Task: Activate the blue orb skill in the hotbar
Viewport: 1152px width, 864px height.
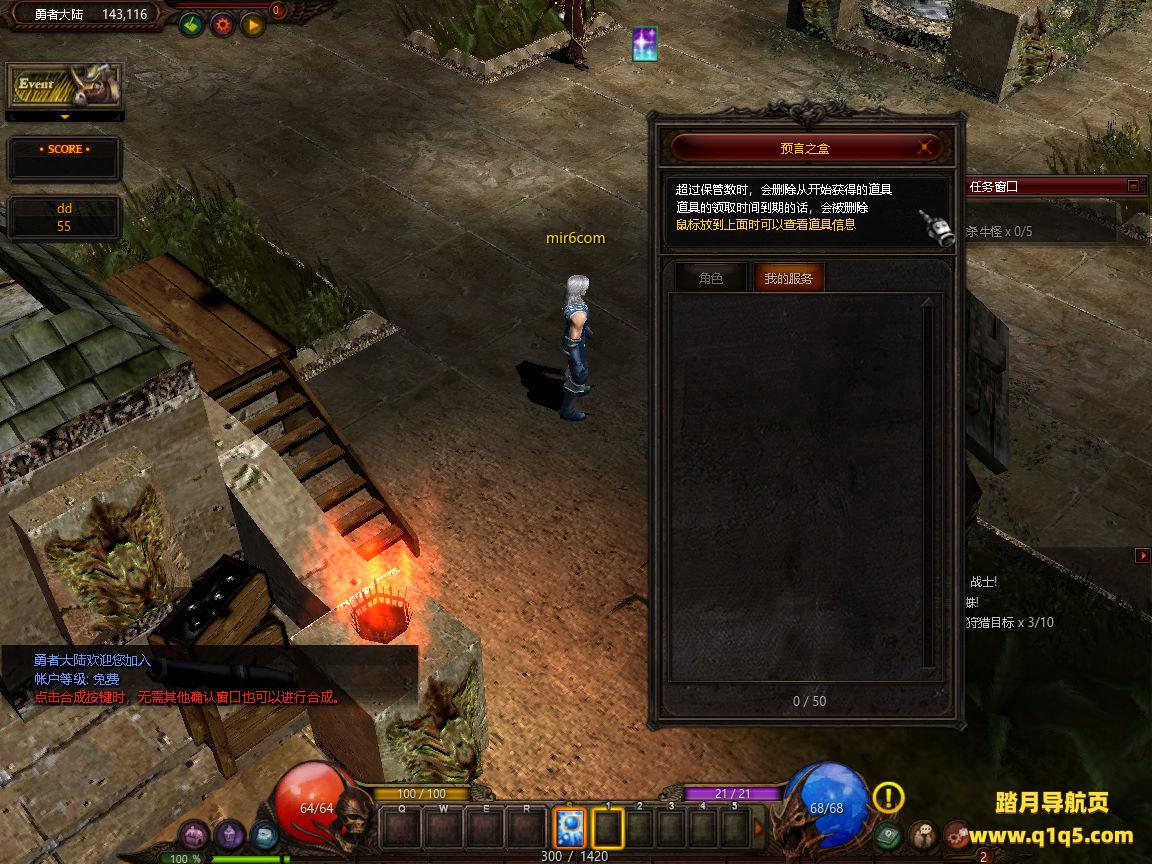Action: click(x=570, y=829)
